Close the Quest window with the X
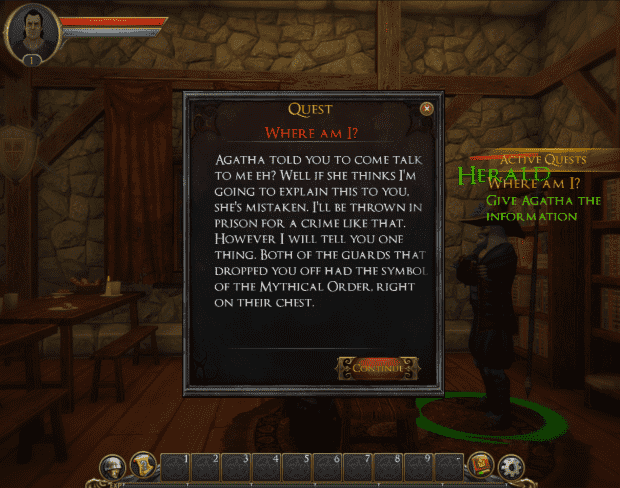 click(427, 108)
